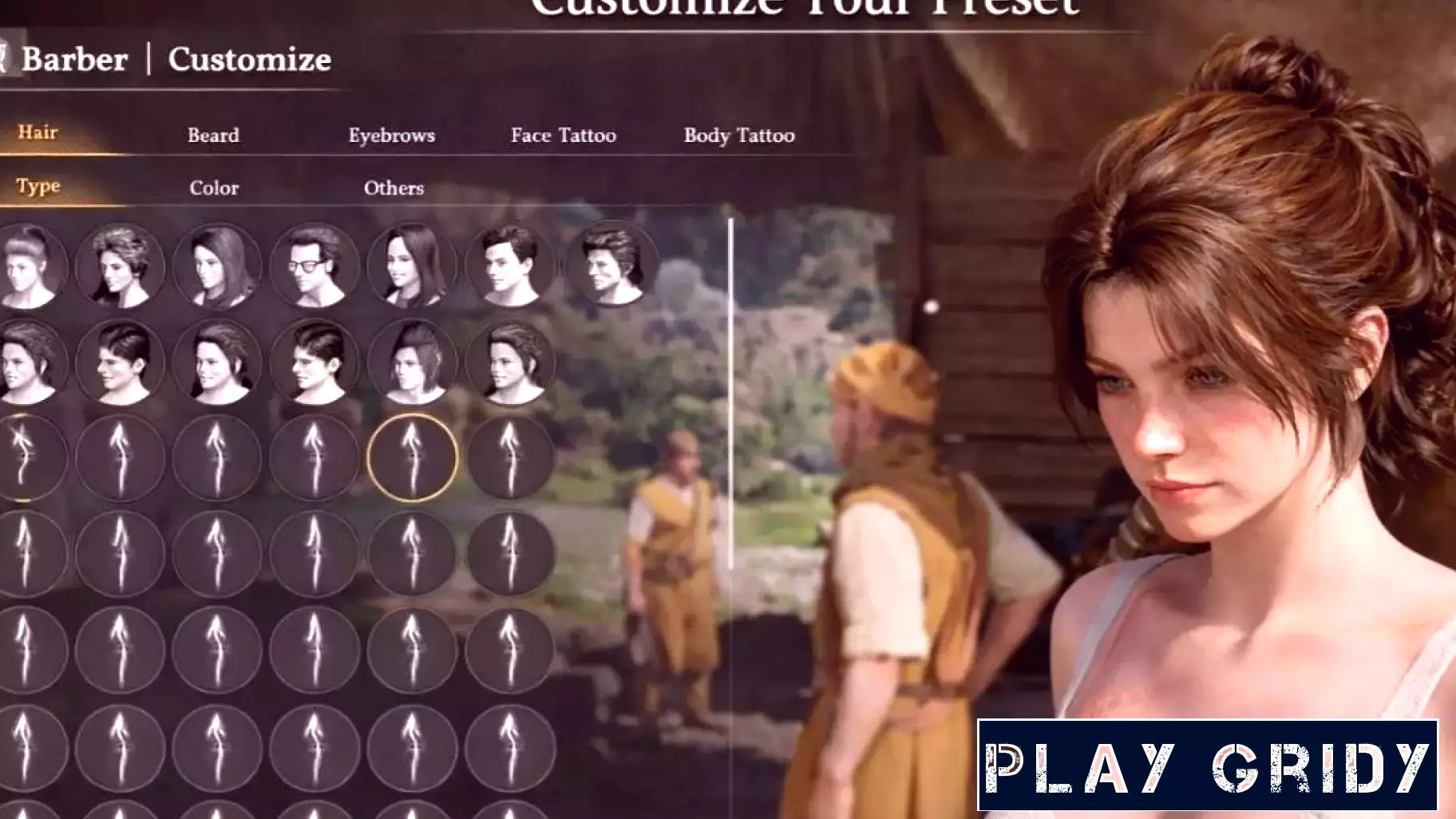Open the Face Tattoo tab
This screenshot has height=819, width=1456.
coord(564,136)
